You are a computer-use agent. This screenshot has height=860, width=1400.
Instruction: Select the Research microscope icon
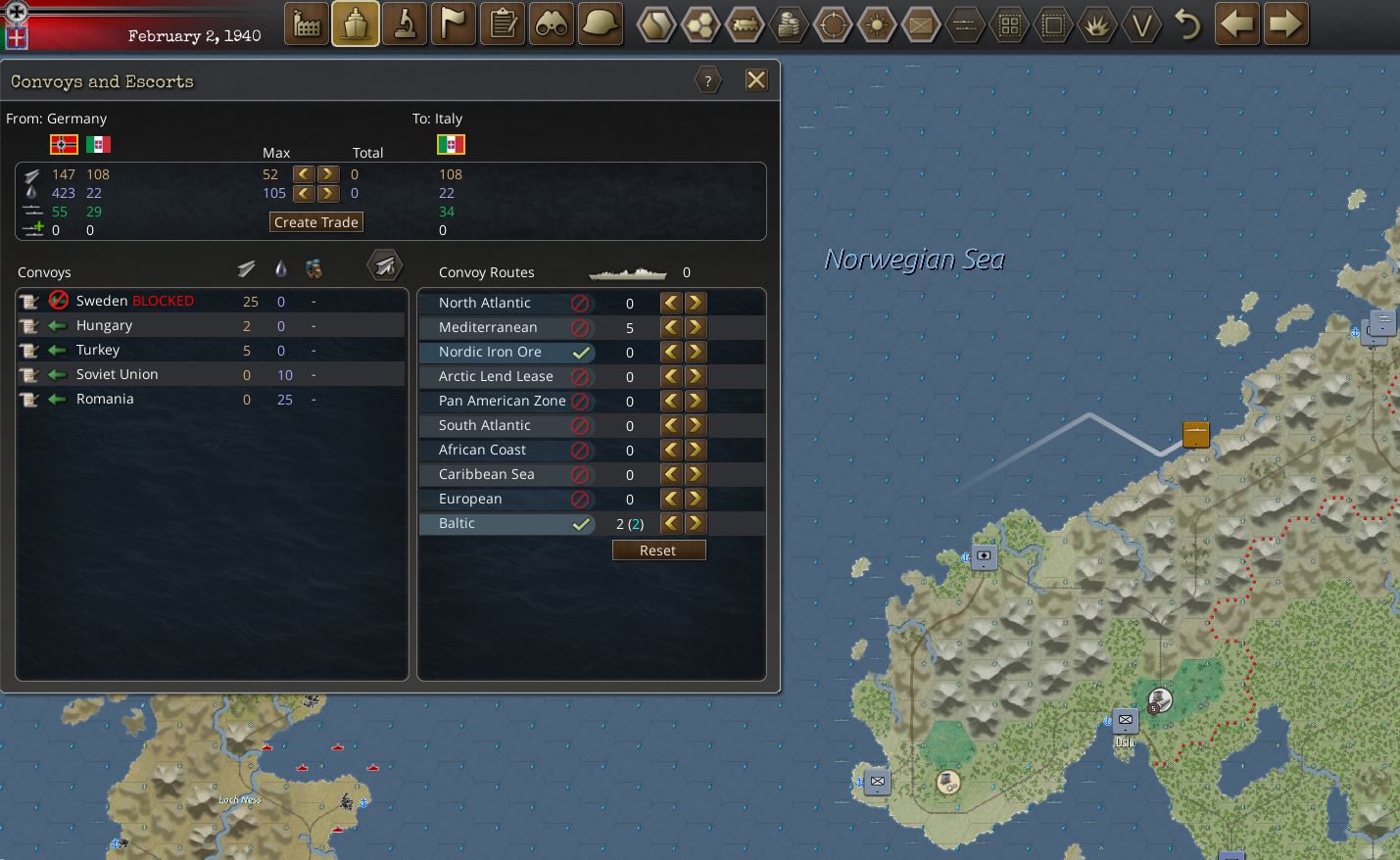[404, 24]
